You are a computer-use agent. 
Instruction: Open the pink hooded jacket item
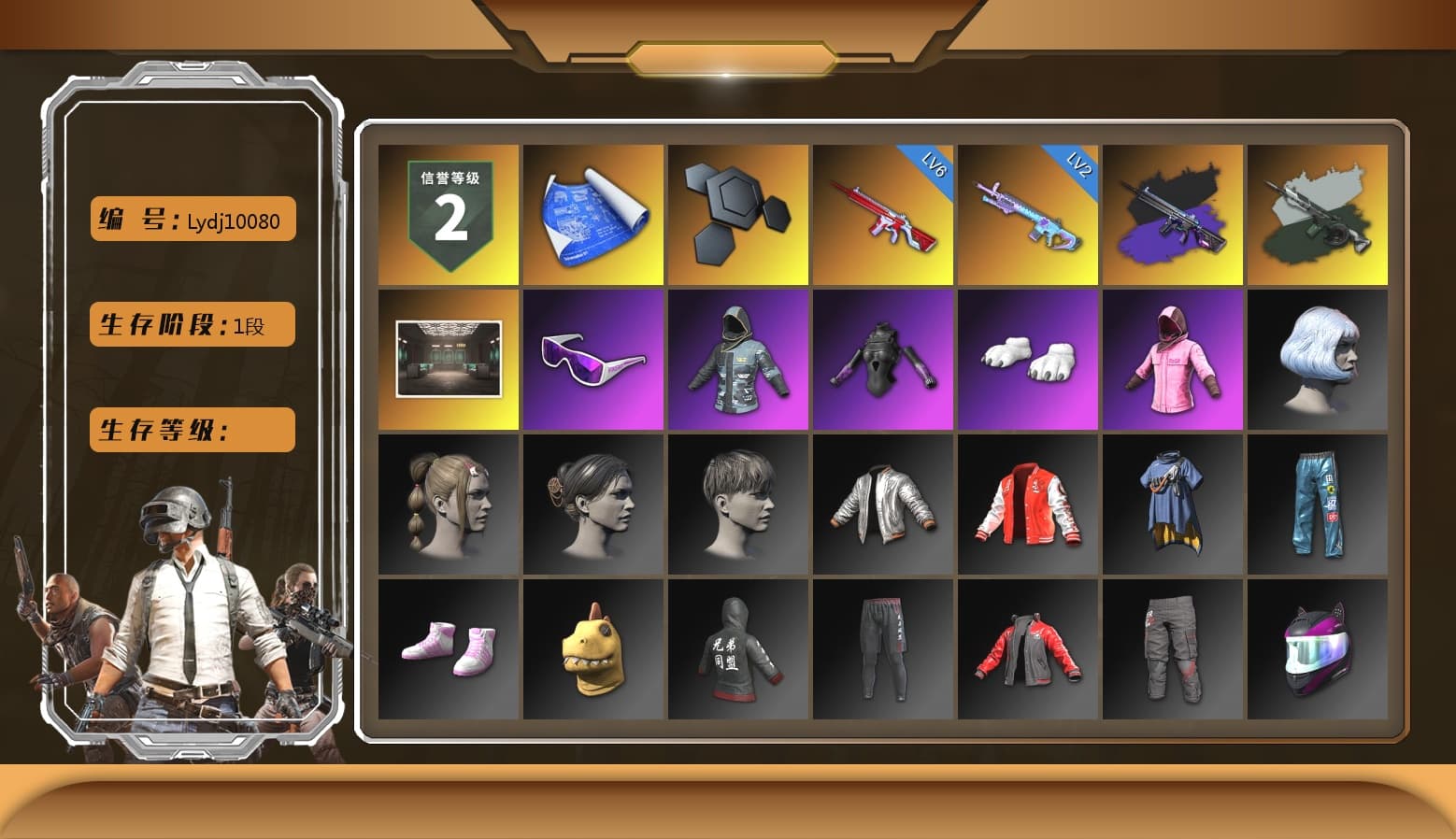point(1175,360)
